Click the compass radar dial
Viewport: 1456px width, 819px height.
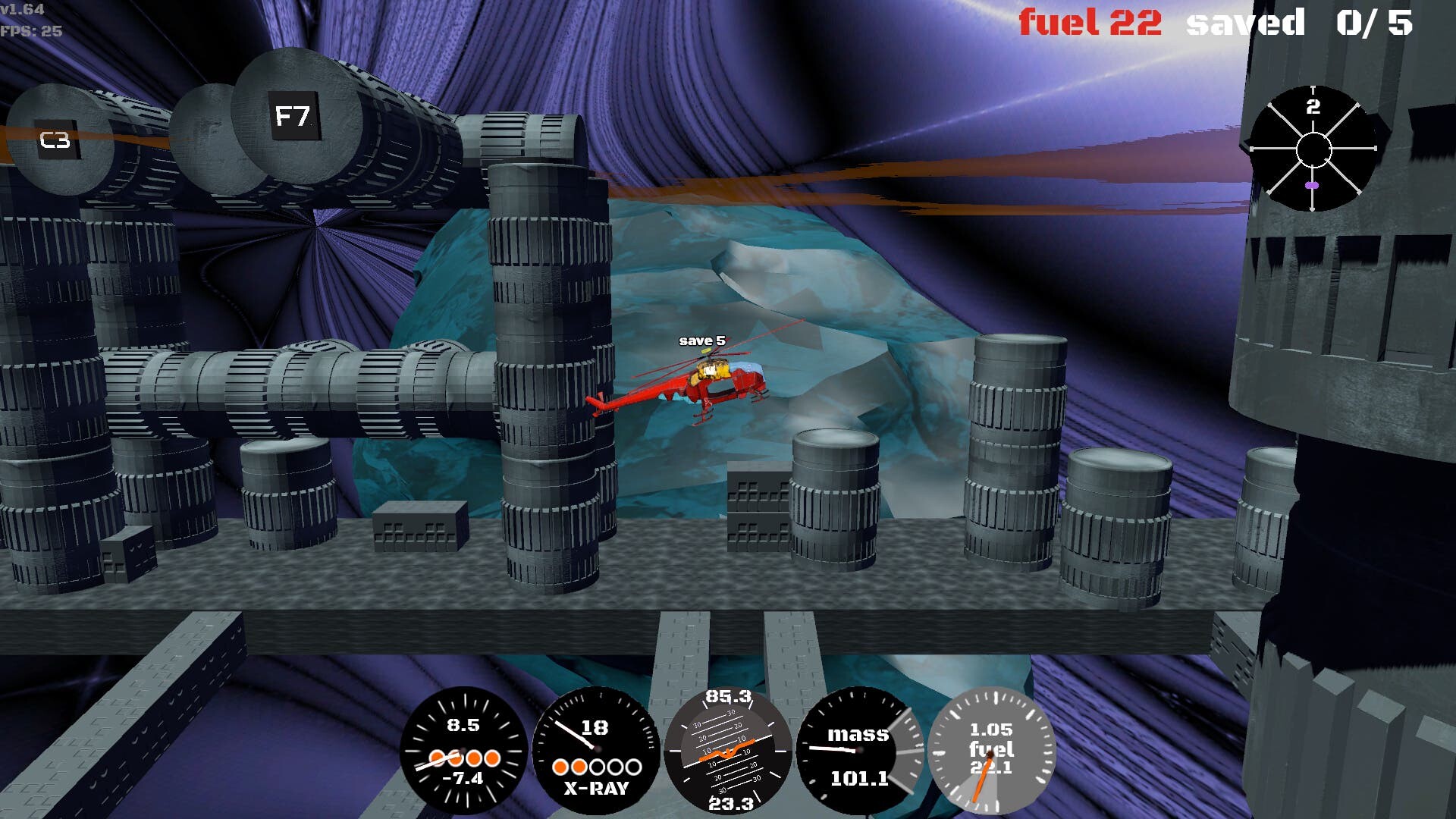click(x=1313, y=149)
